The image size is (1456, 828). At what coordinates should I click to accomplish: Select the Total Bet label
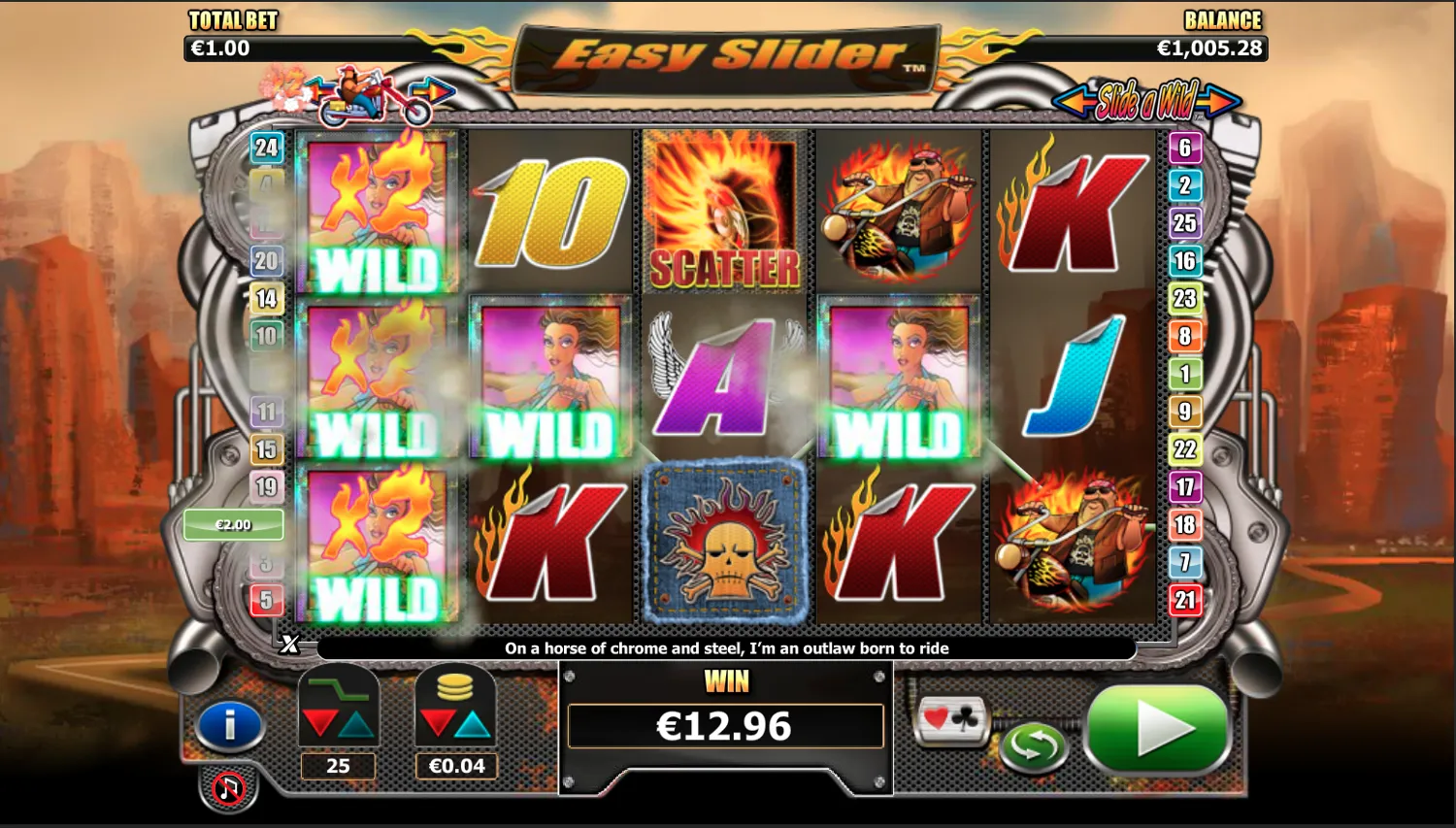(x=233, y=20)
